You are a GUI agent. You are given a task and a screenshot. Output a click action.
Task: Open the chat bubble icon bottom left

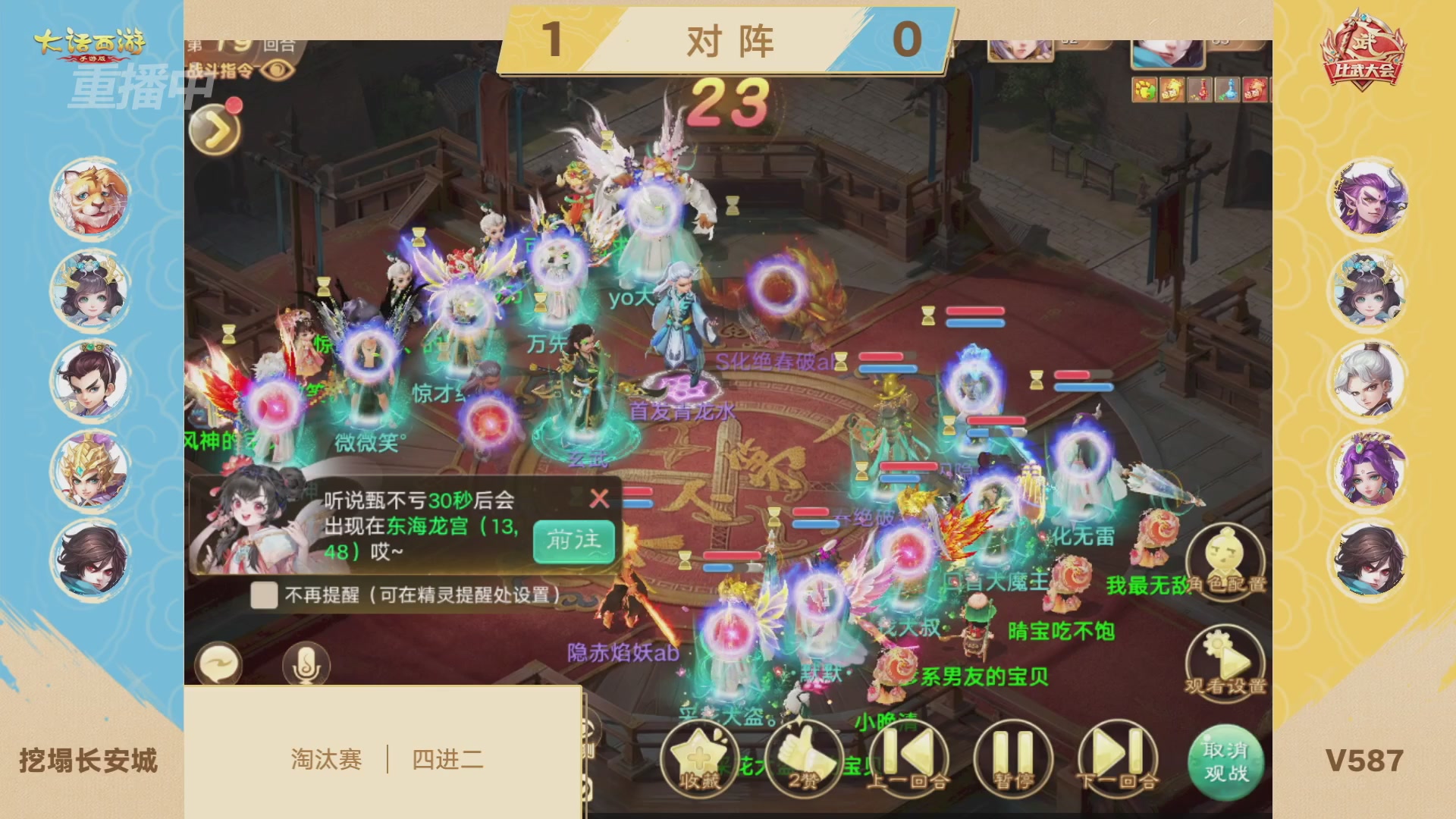click(x=221, y=664)
